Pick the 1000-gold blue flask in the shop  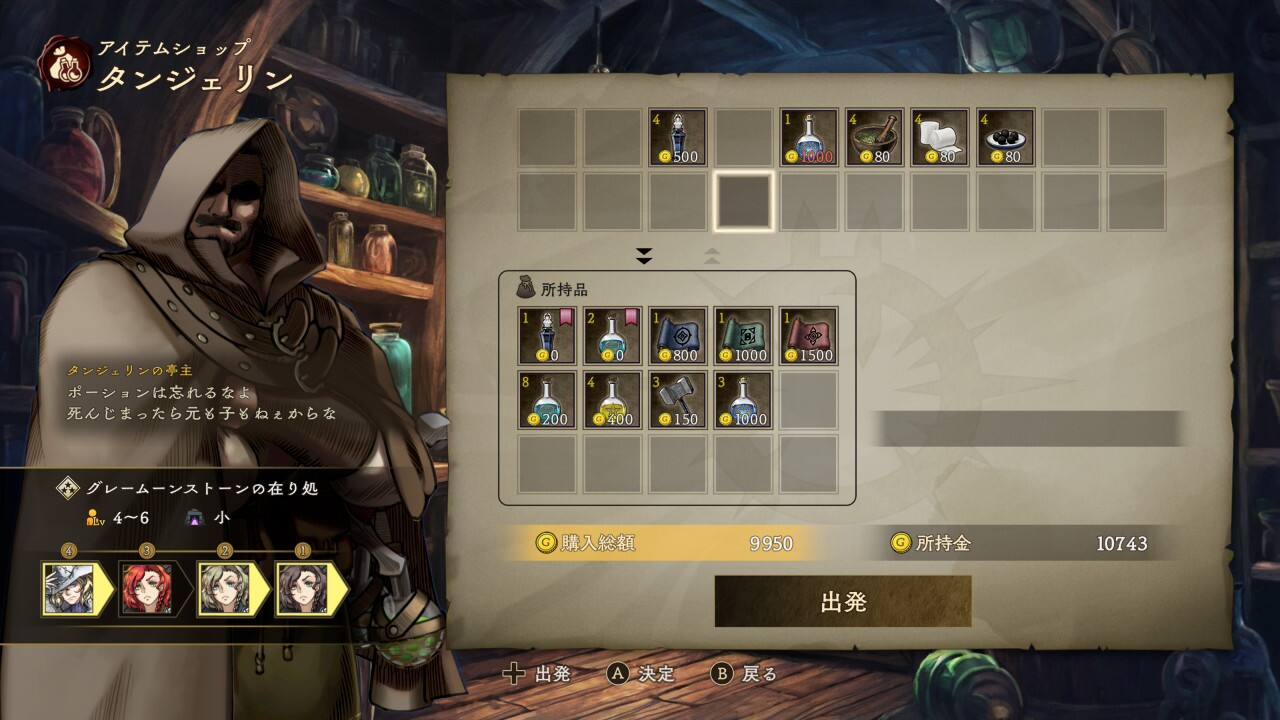(x=809, y=137)
